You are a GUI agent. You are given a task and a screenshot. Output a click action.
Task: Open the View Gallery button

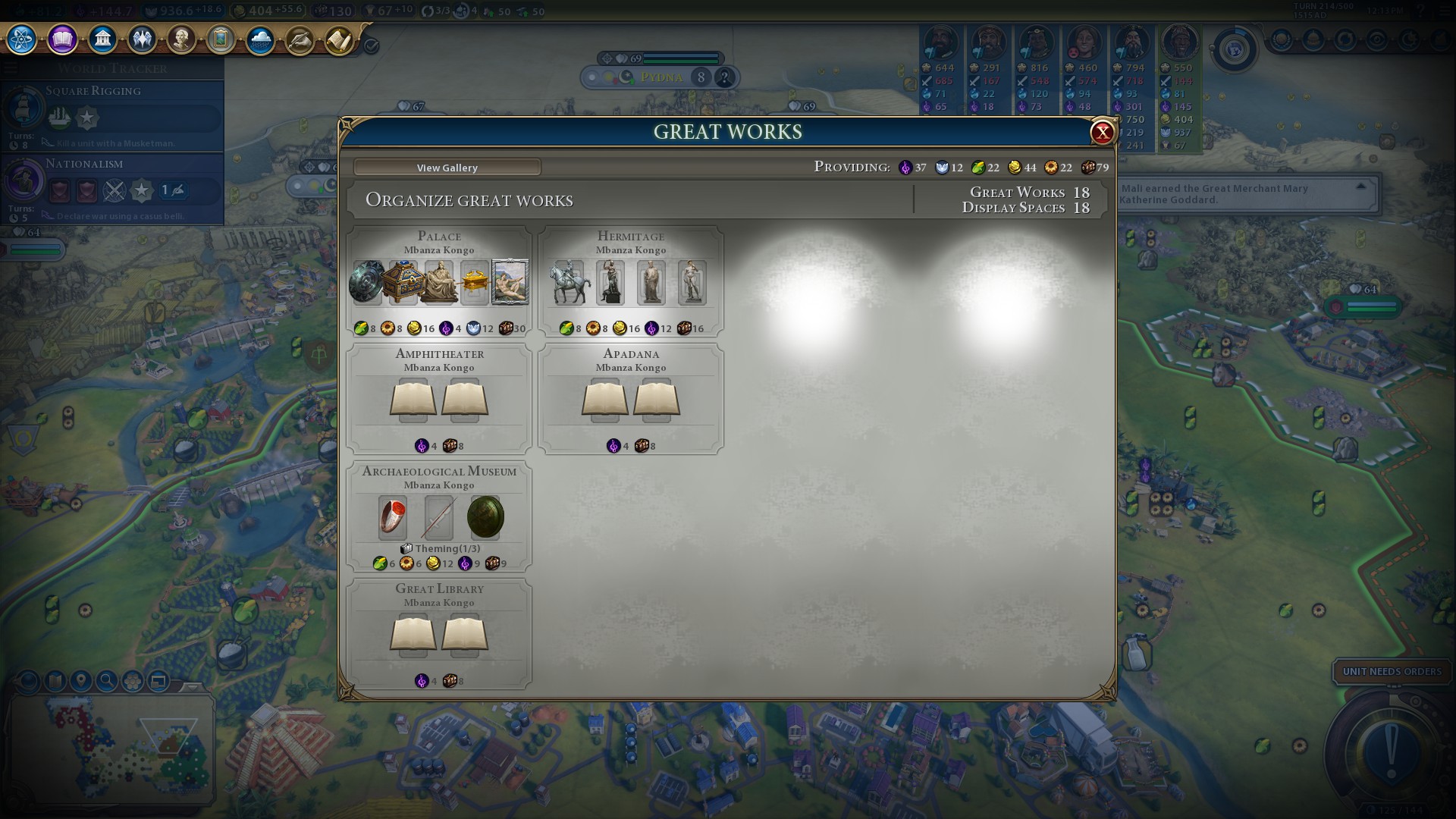pos(447,168)
